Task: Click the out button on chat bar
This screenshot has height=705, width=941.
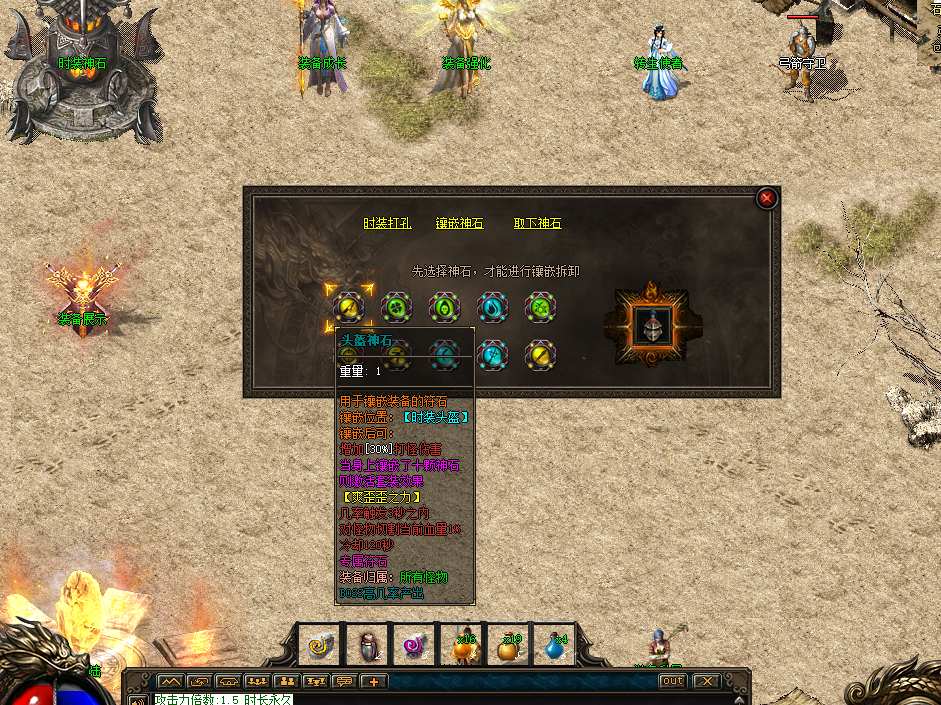Action: coord(672,681)
